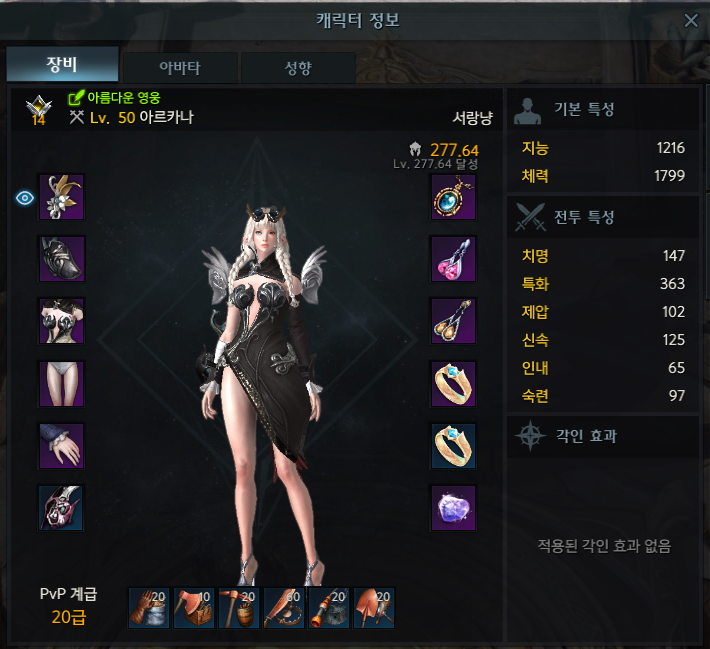This screenshot has width=710, height=649.
Task: Open the 성향 tab
Action: pyautogui.click(x=297, y=68)
